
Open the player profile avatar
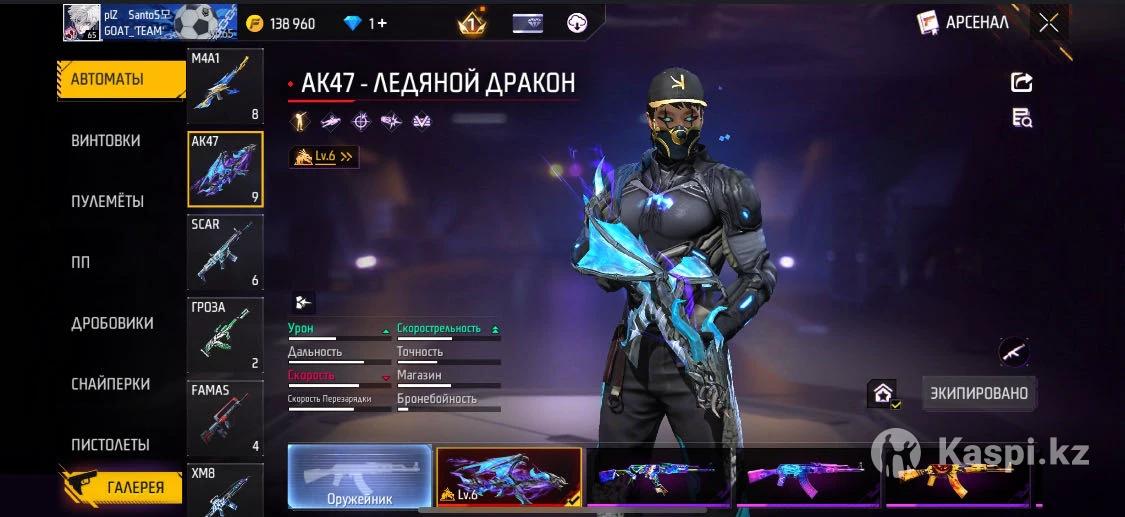click(82, 22)
